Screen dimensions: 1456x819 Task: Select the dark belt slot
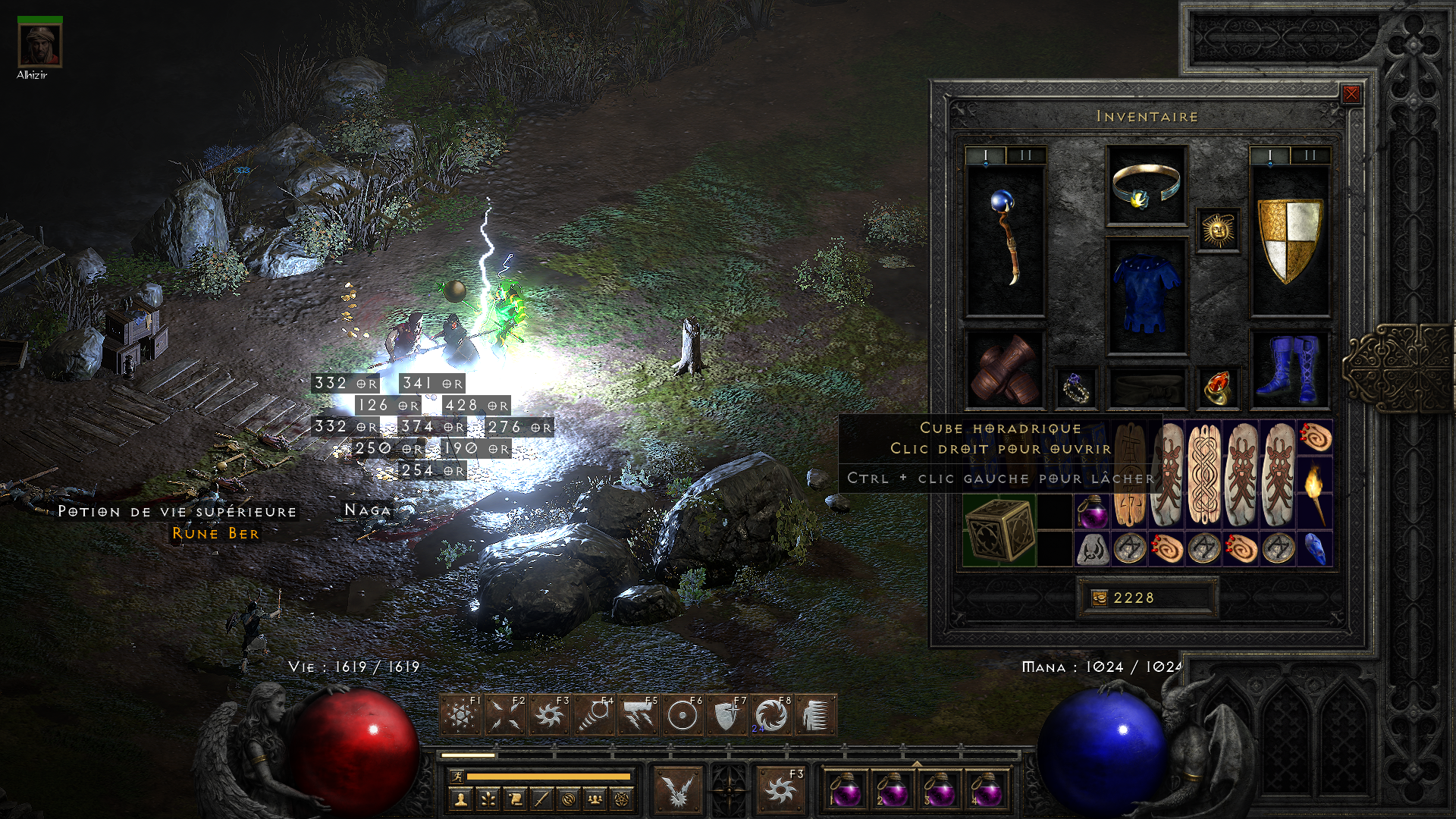click(x=1146, y=388)
